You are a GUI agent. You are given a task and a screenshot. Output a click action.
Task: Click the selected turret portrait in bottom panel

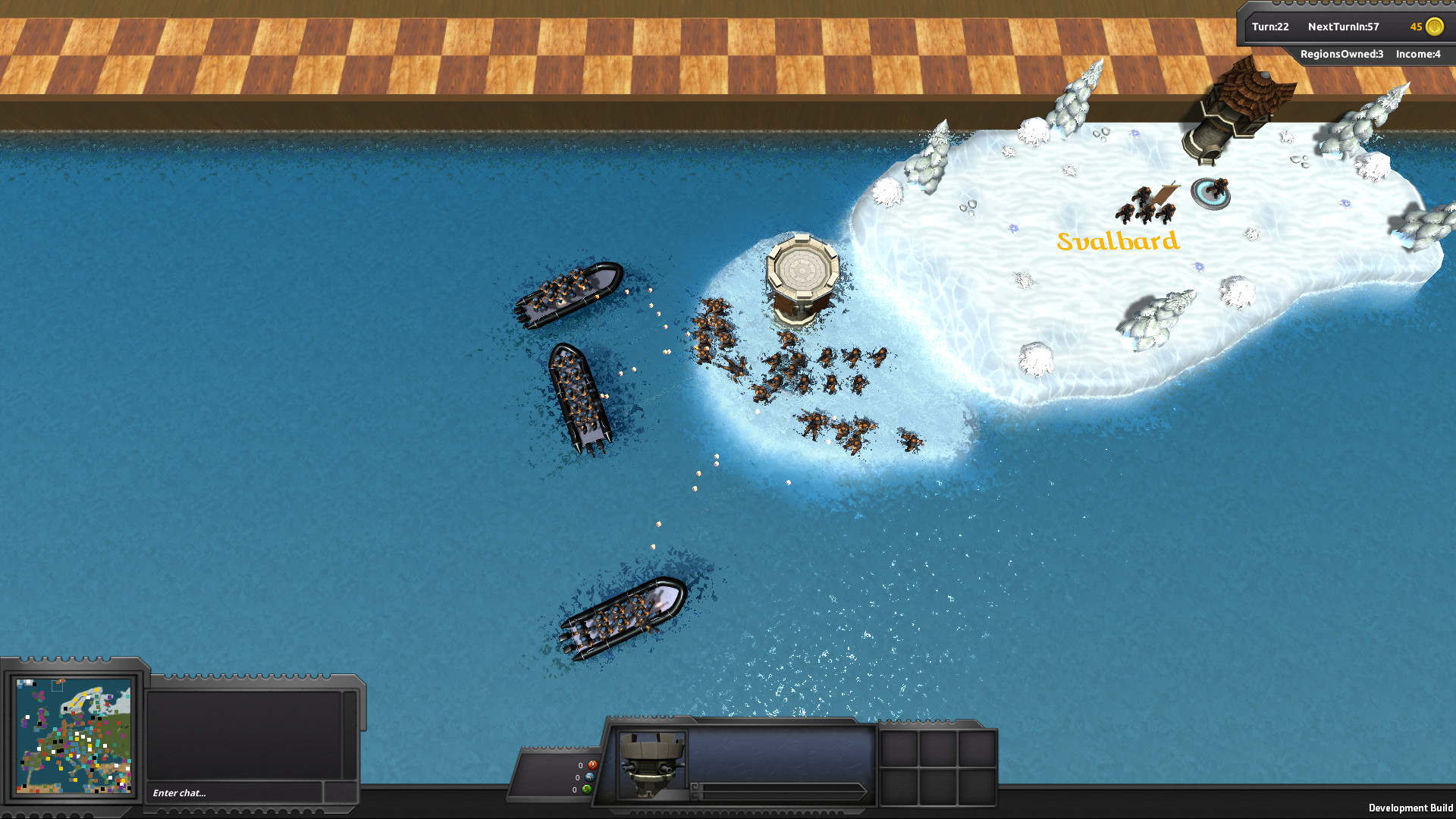coord(651,766)
